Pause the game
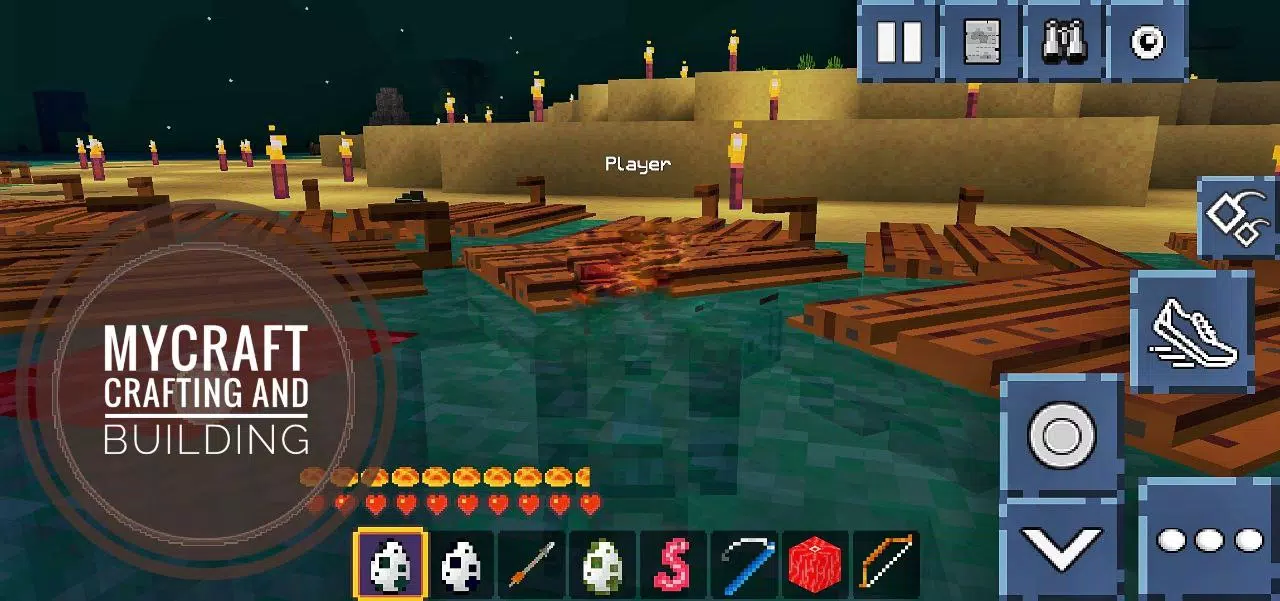This screenshot has width=1280, height=601. 898,41
